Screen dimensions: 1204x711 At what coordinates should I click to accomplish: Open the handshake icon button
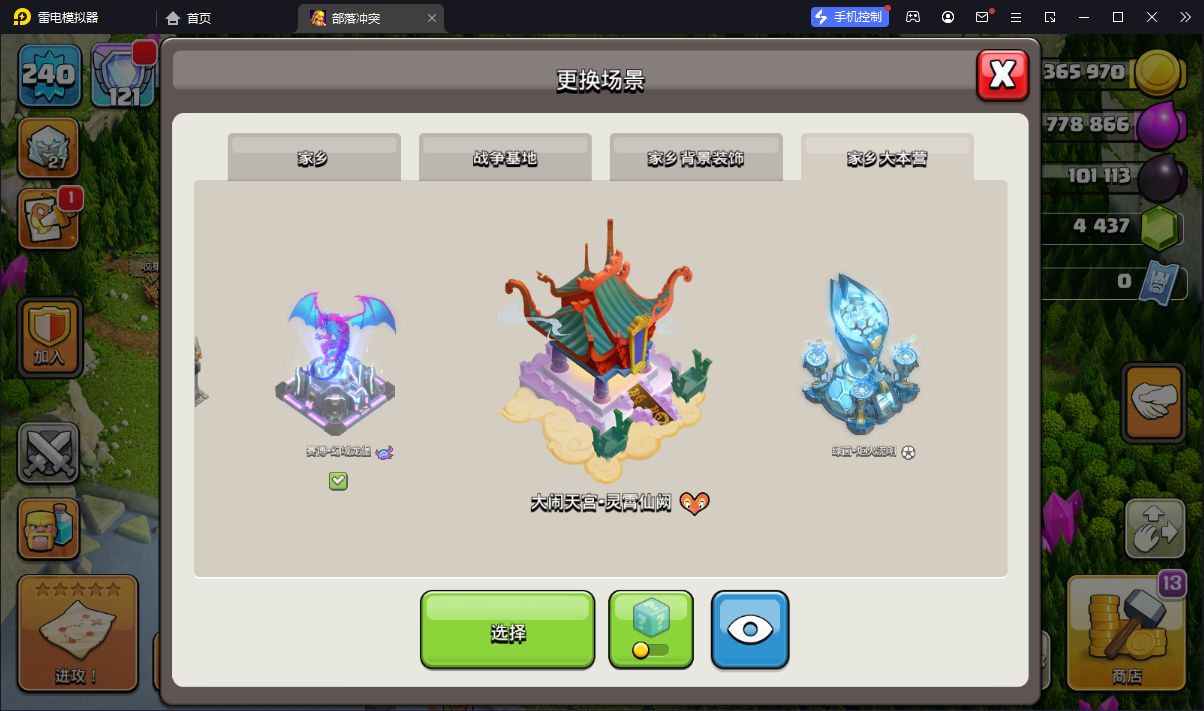pyautogui.click(x=1155, y=401)
